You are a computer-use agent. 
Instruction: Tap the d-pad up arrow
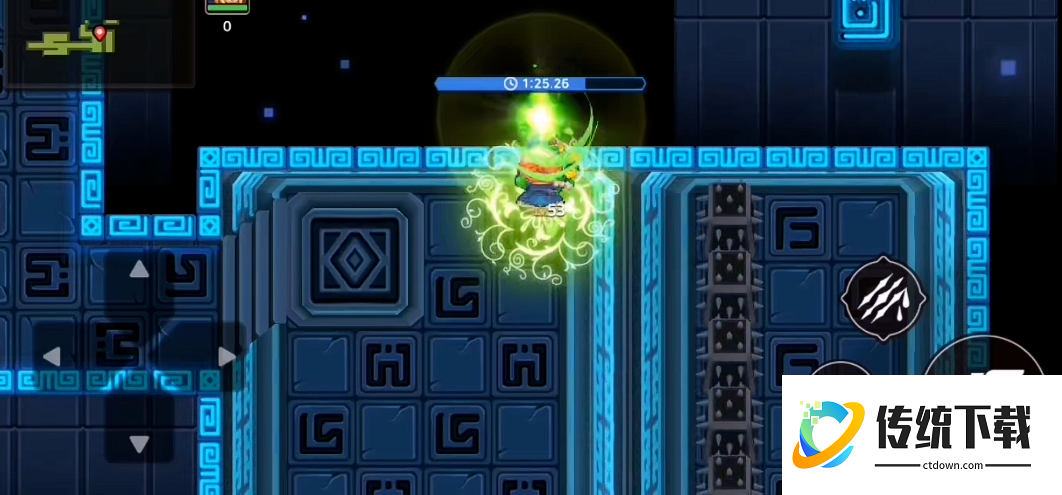click(x=139, y=269)
